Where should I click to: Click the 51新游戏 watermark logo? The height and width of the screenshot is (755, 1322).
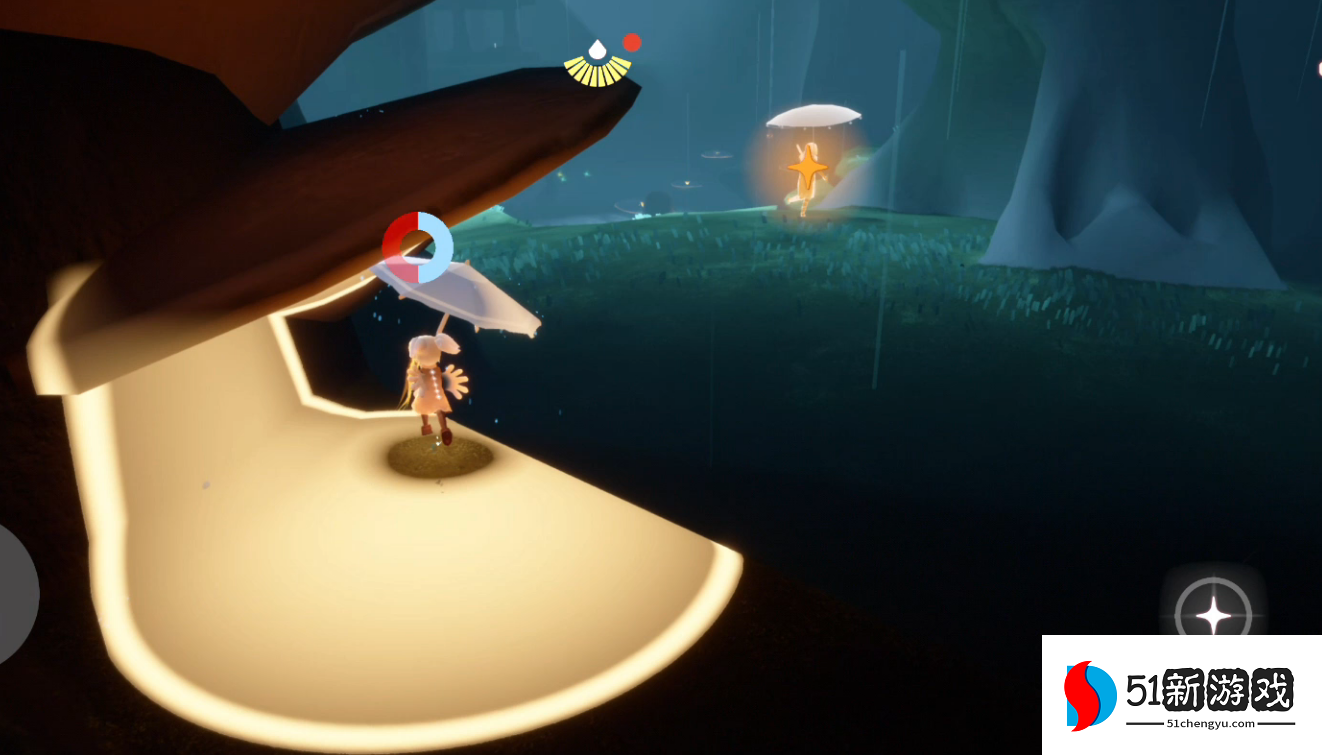click(1181, 694)
